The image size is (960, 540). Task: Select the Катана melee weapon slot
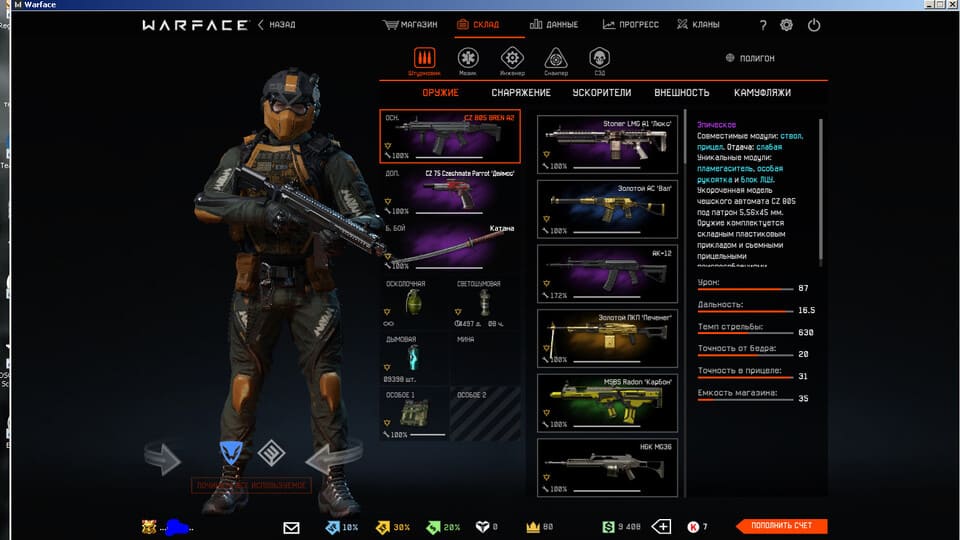pyautogui.click(x=451, y=246)
